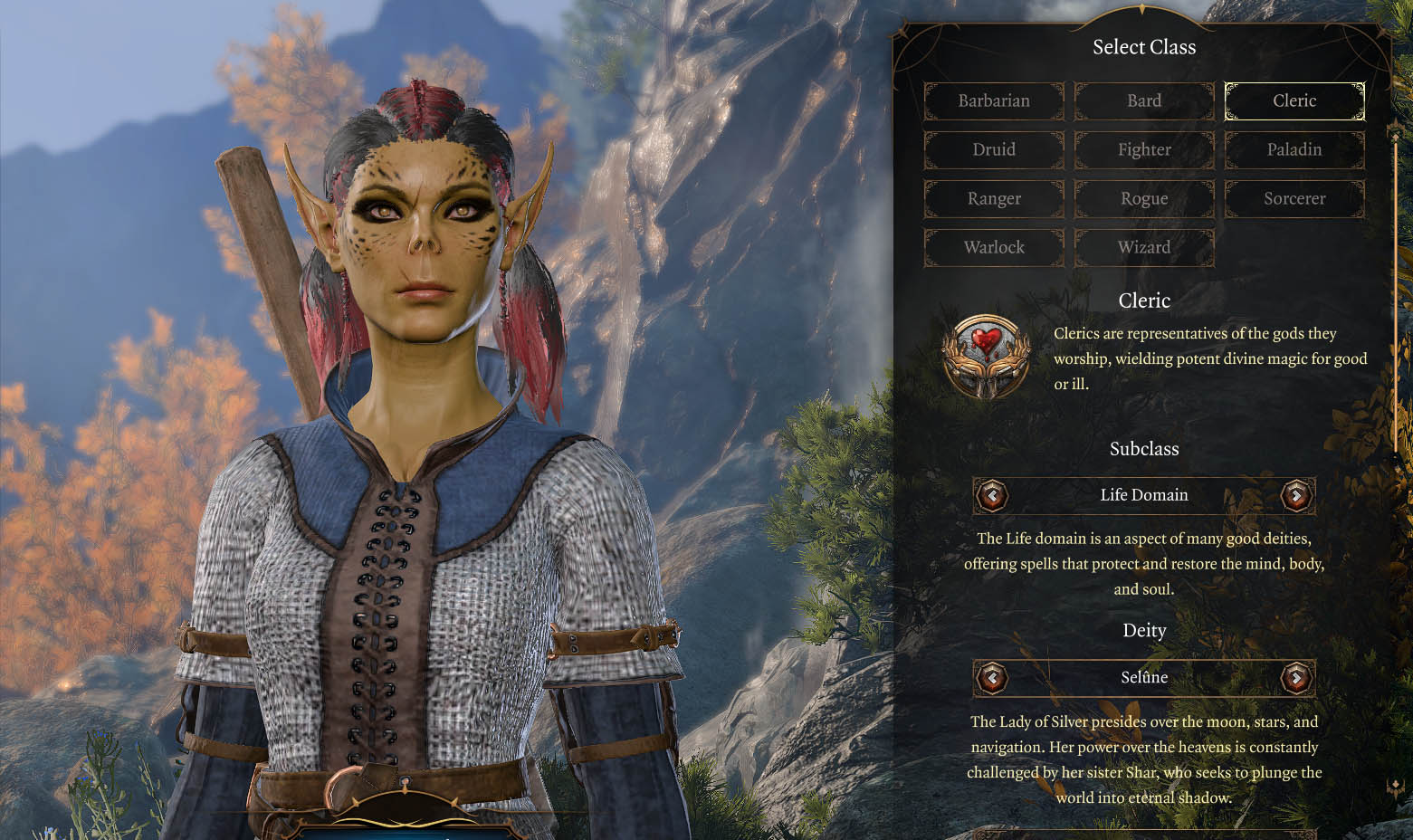Choose the Sorcerer class
1413x840 pixels.
coord(1294,198)
